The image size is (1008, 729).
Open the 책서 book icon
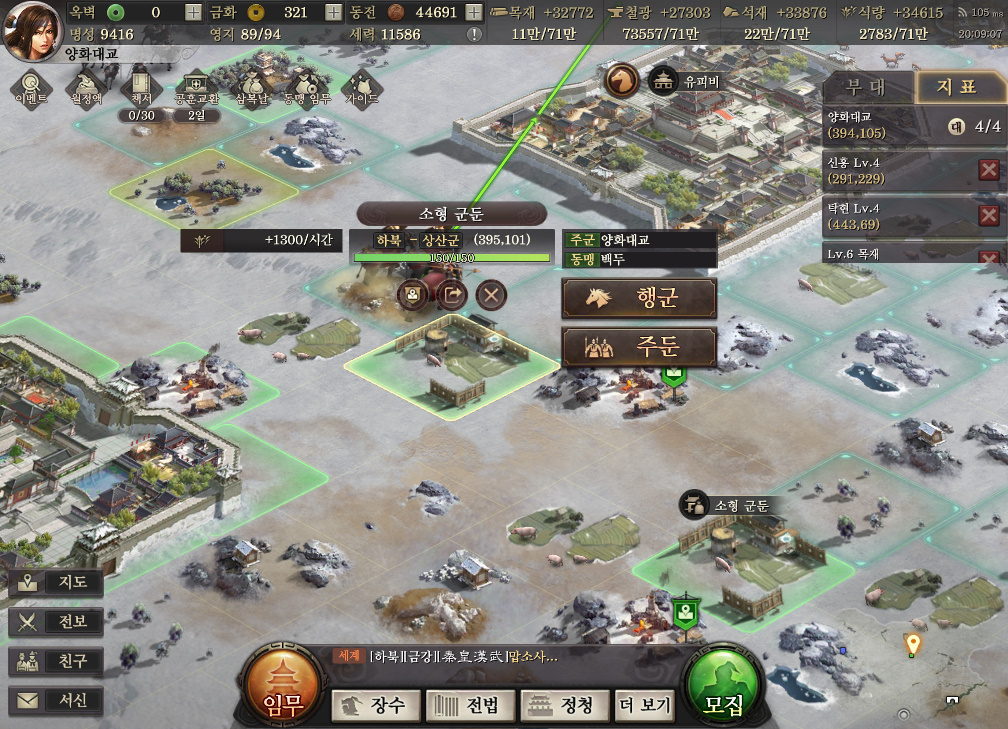[x=140, y=86]
